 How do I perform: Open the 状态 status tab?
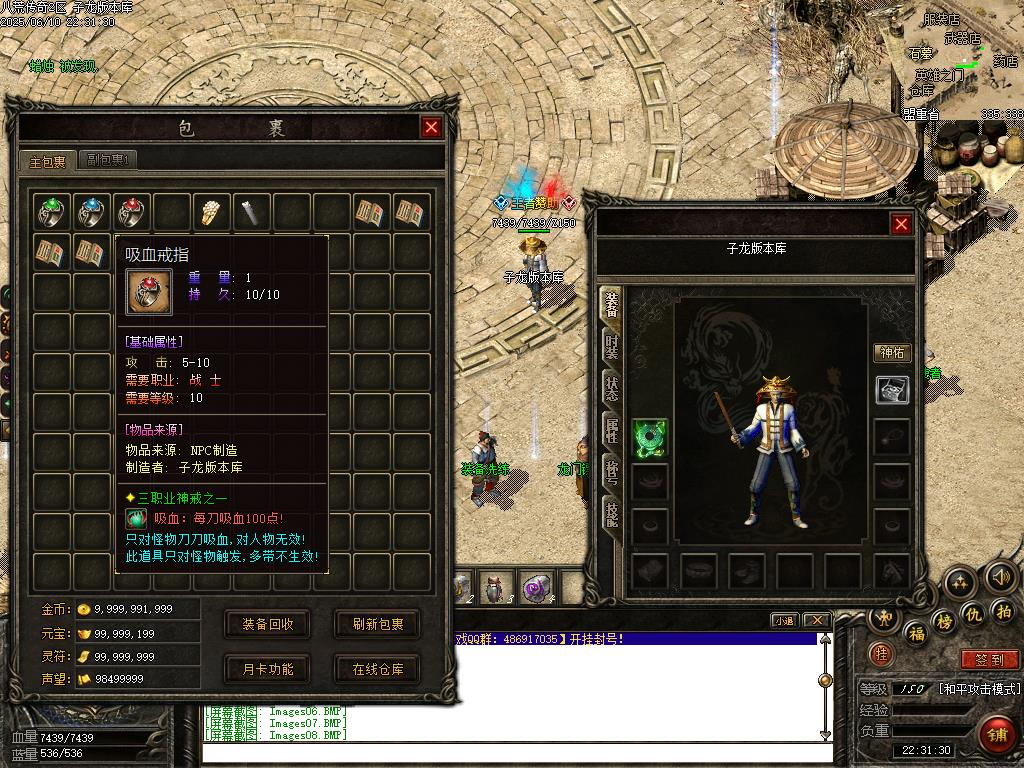tap(610, 389)
